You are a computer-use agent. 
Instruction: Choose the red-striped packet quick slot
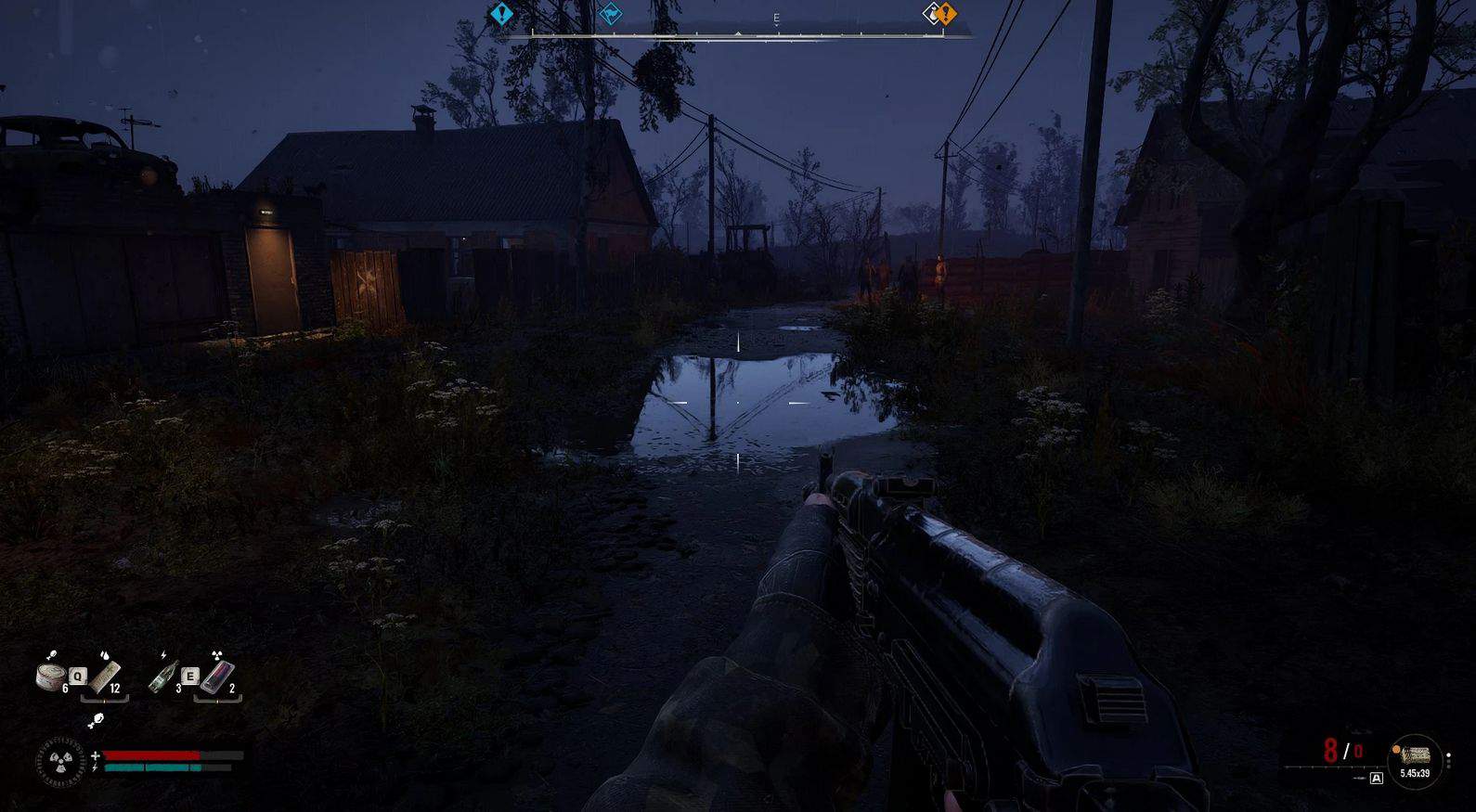tap(217, 676)
